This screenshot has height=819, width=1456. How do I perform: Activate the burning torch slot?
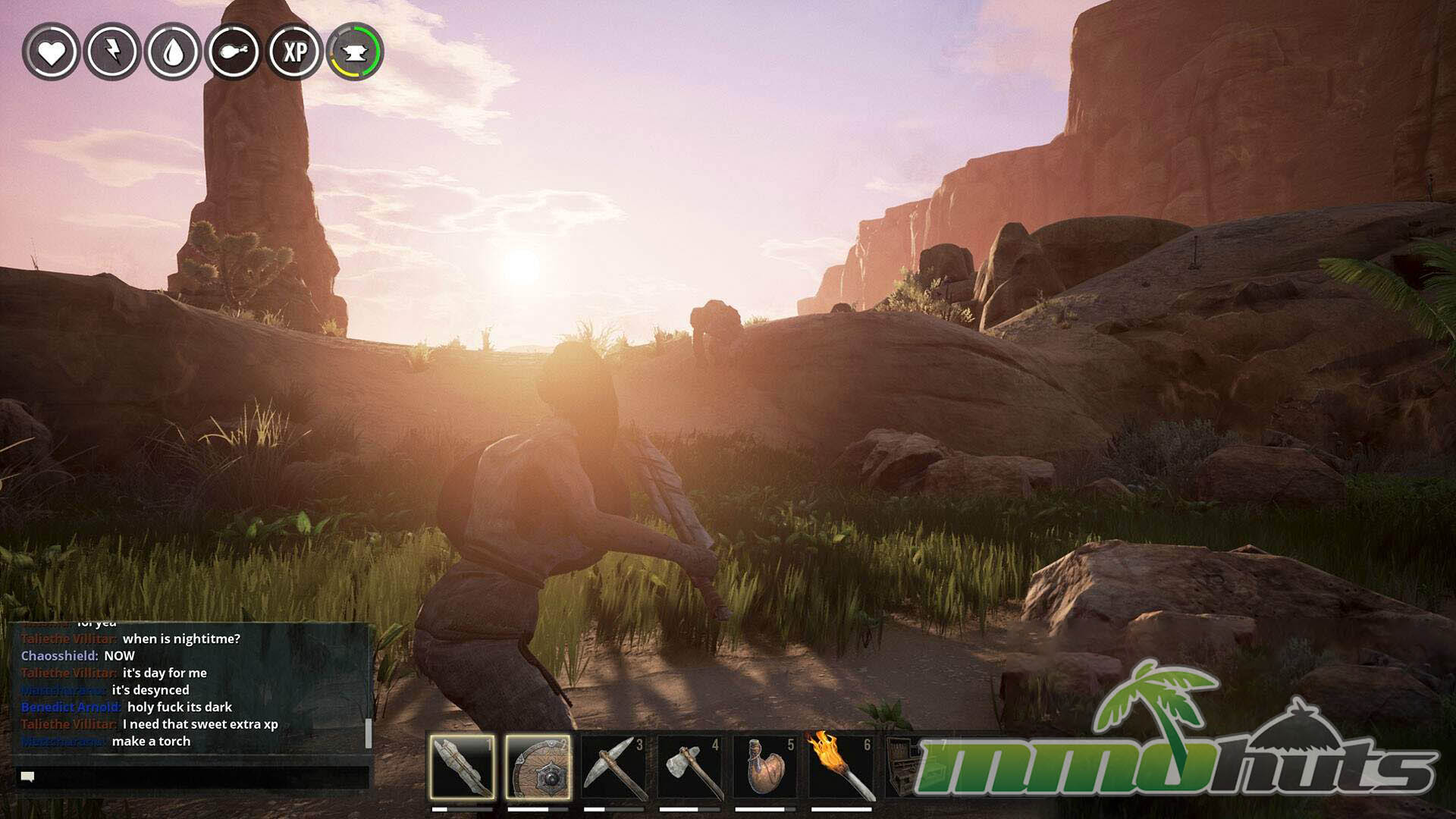pyautogui.click(x=841, y=767)
